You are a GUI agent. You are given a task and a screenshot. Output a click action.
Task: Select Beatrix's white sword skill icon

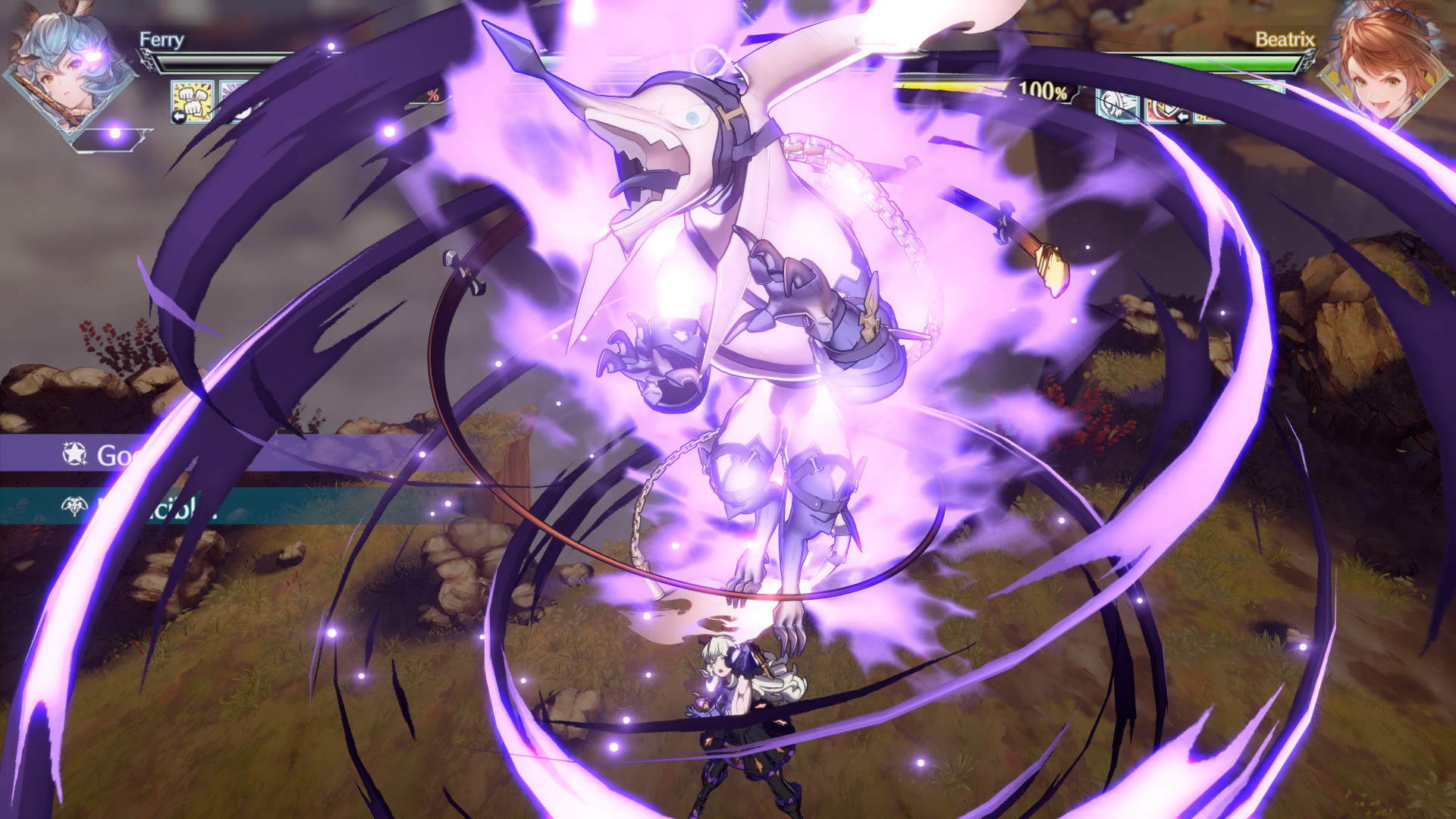tap(1115, 104)
